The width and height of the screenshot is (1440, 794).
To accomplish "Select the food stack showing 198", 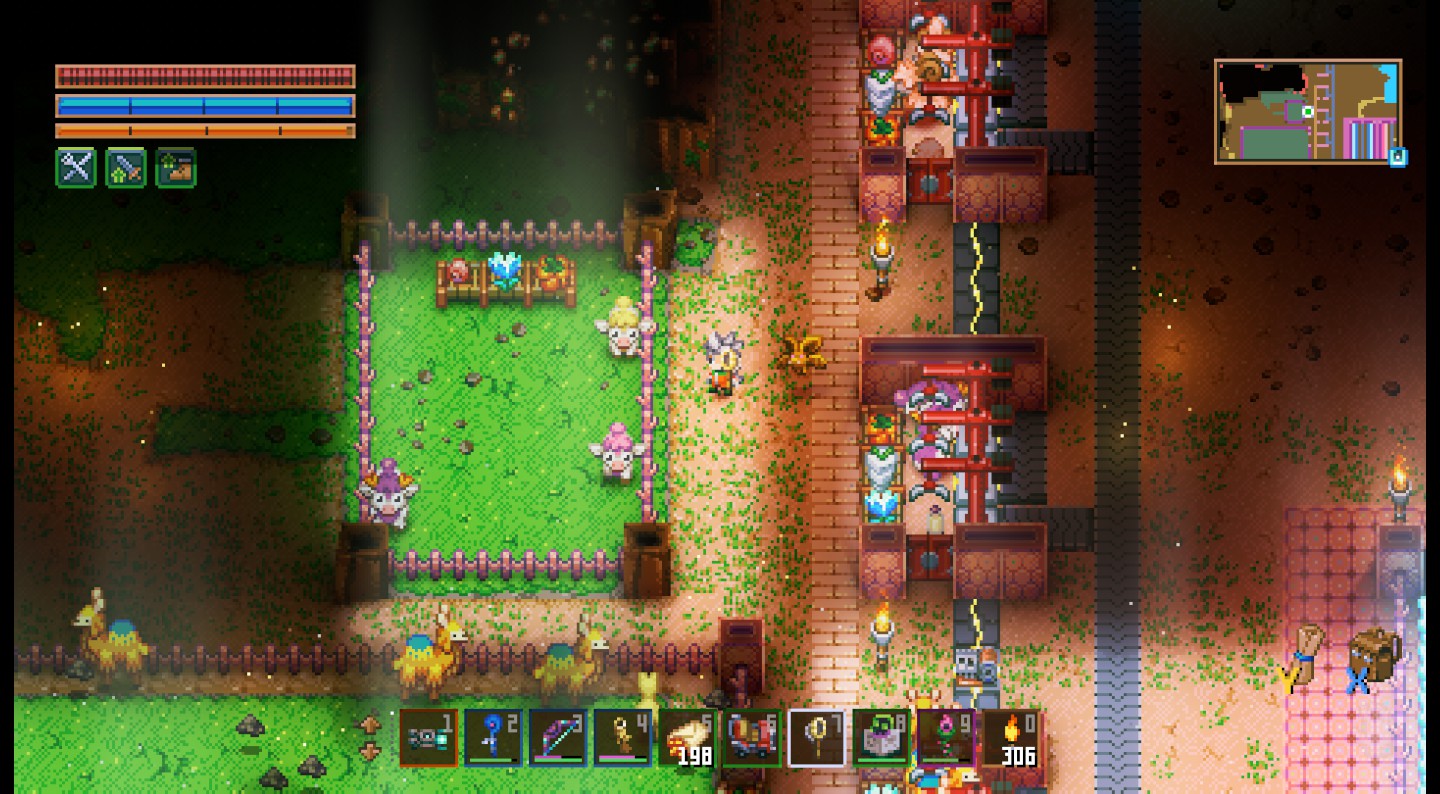I will point(688,738).
